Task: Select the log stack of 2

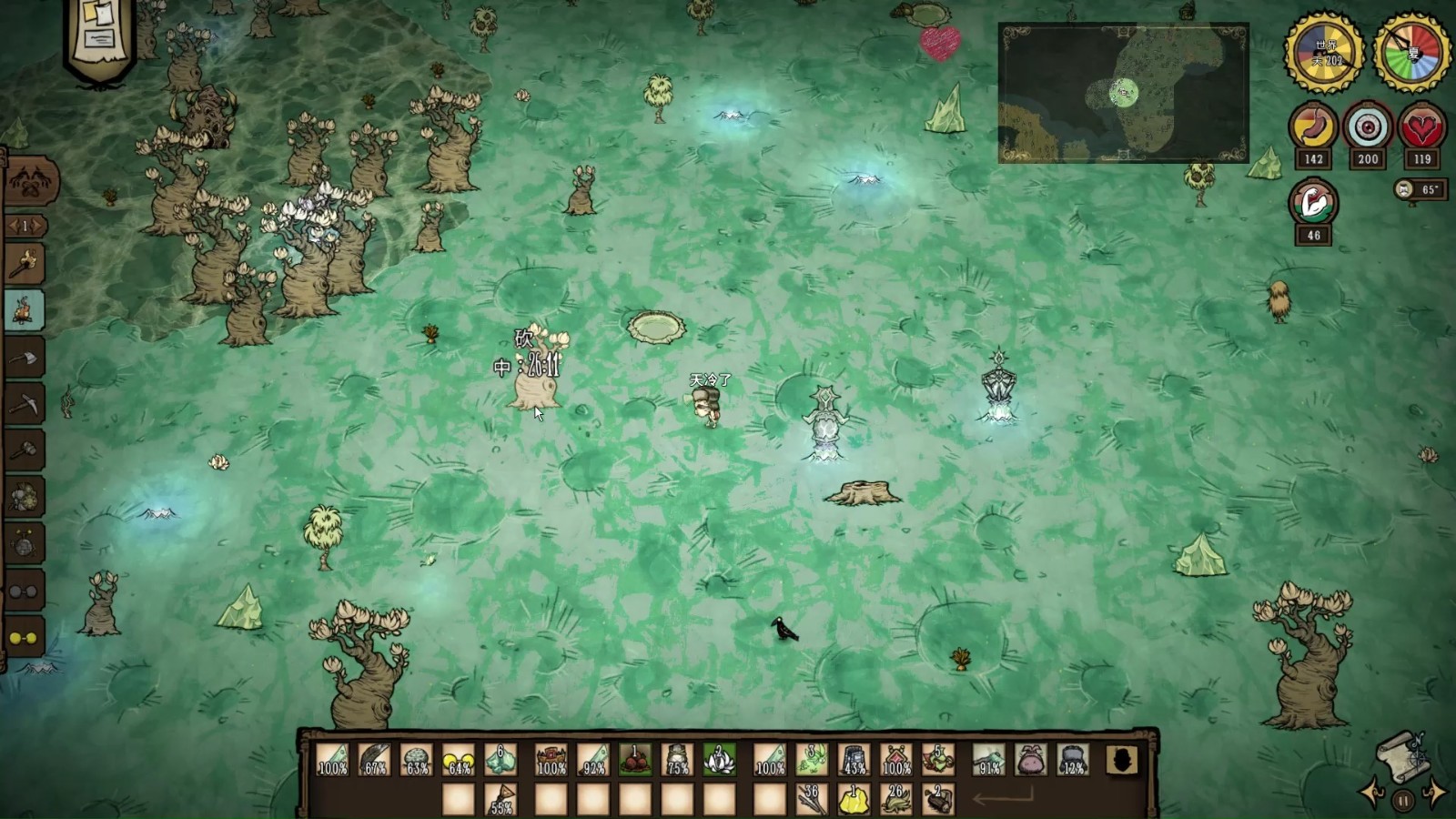Action: pos(938,800)
